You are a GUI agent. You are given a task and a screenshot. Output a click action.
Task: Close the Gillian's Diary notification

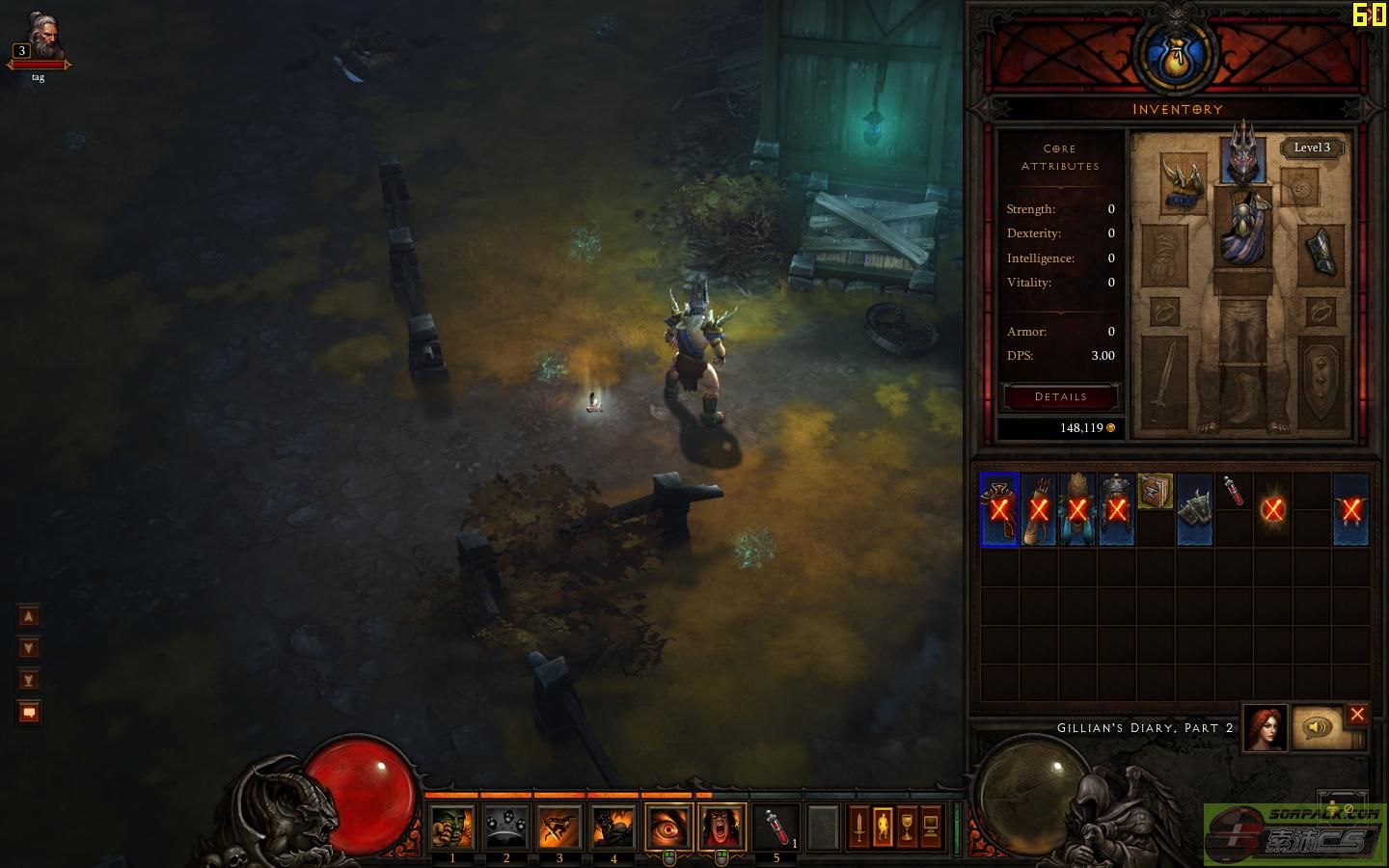(x=1357, y=715)
